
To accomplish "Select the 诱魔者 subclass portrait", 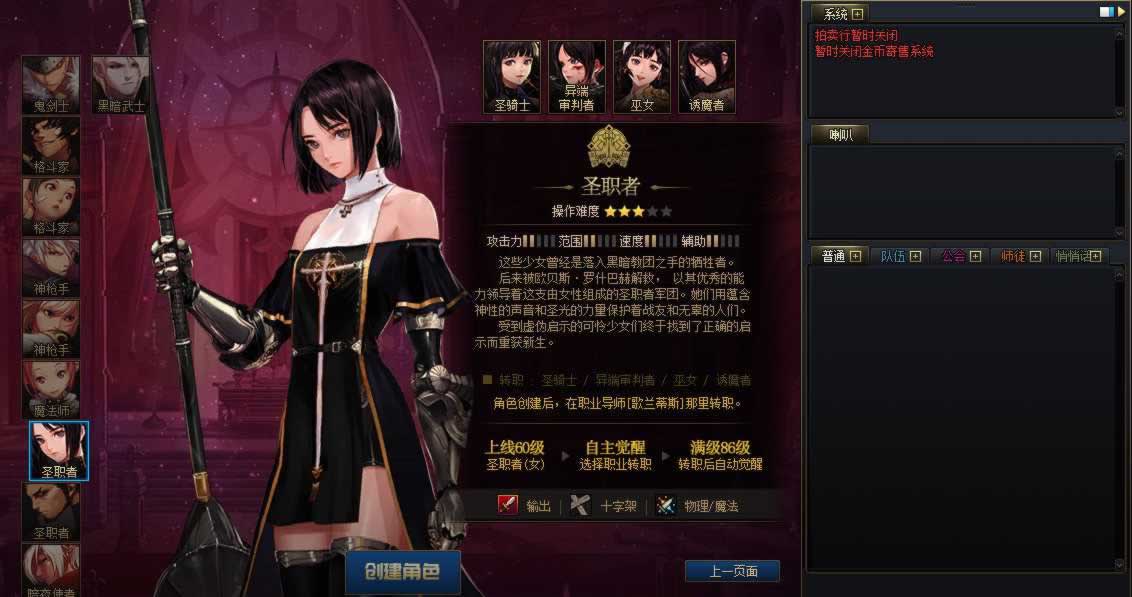I will [x=707, y=76].
